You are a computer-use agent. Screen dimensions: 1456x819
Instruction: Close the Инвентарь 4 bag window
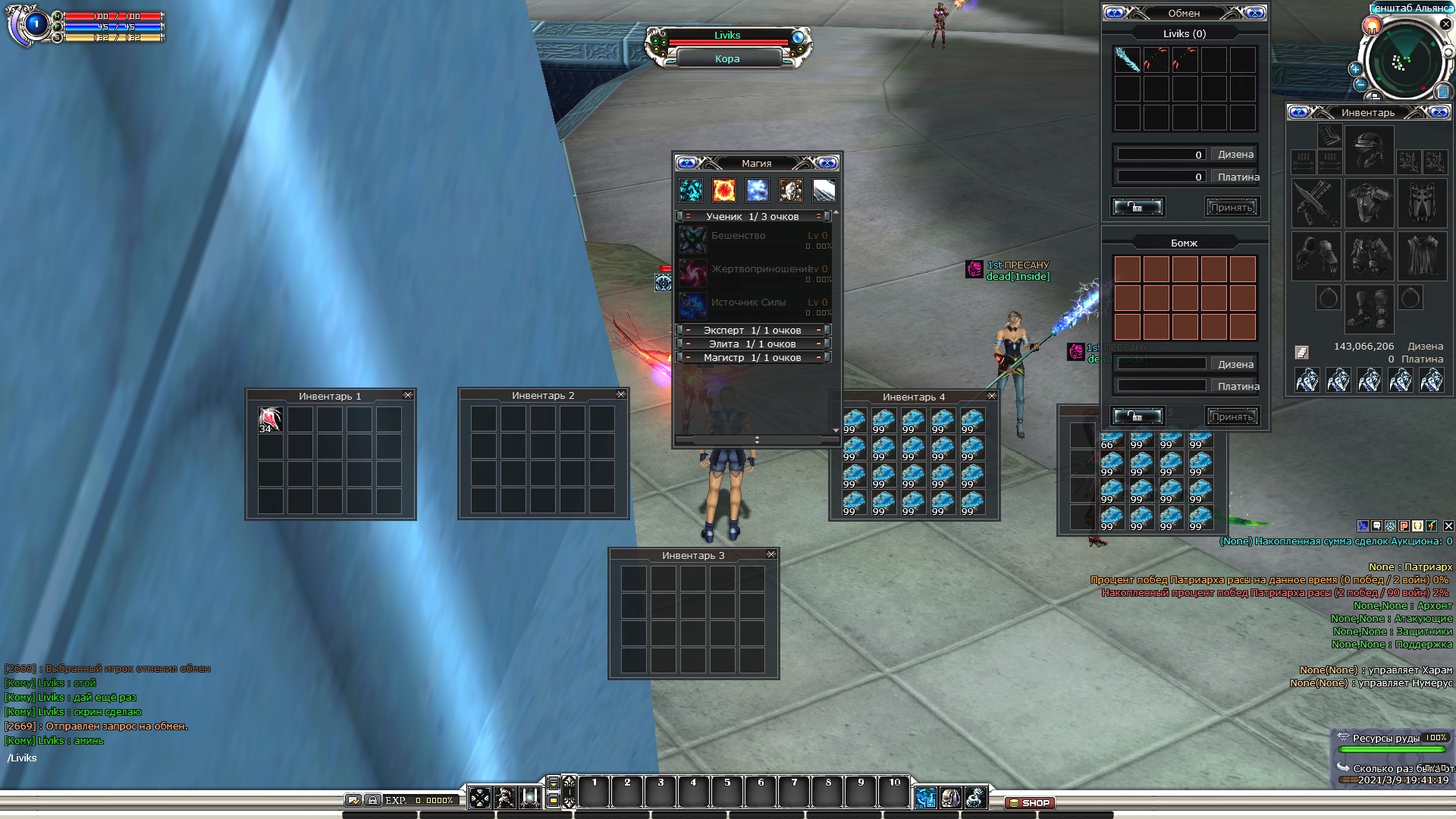991,396
